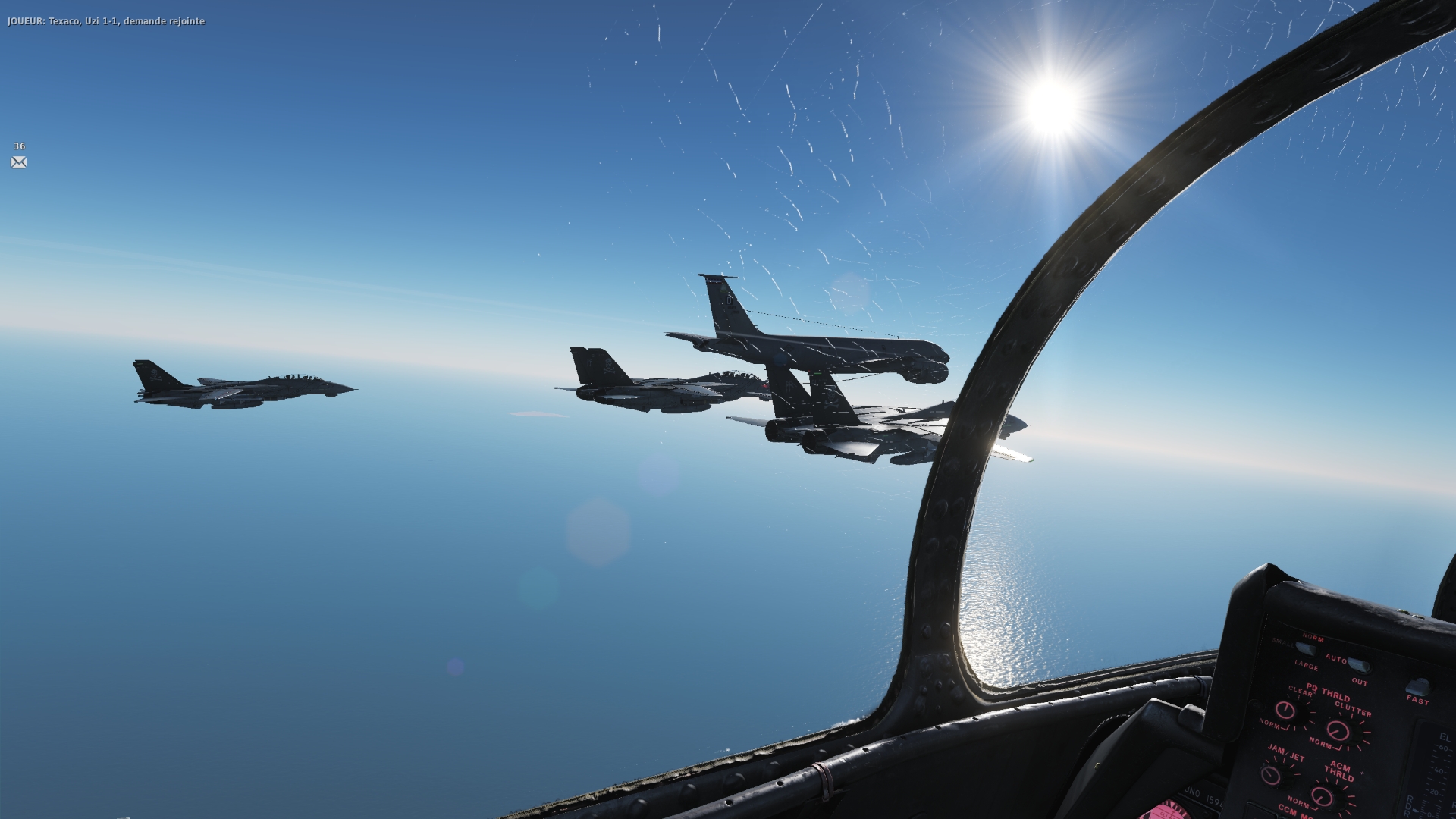Turn the PD THRLD CLEAR knob
This screenshot has width=1456, height=819.
pyautogui.click(x=1285, y=711)
